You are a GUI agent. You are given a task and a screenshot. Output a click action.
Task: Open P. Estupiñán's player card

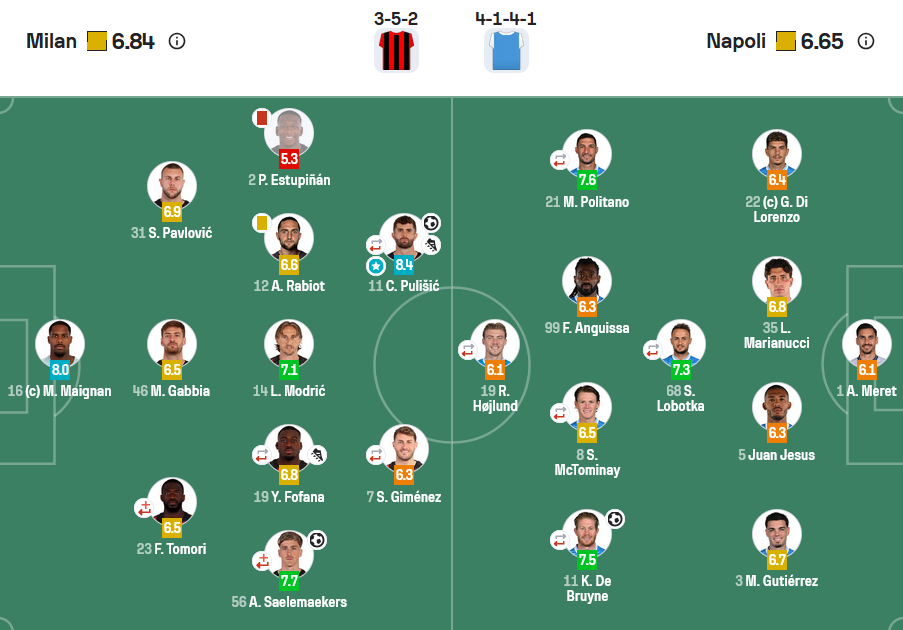point(289,133)
